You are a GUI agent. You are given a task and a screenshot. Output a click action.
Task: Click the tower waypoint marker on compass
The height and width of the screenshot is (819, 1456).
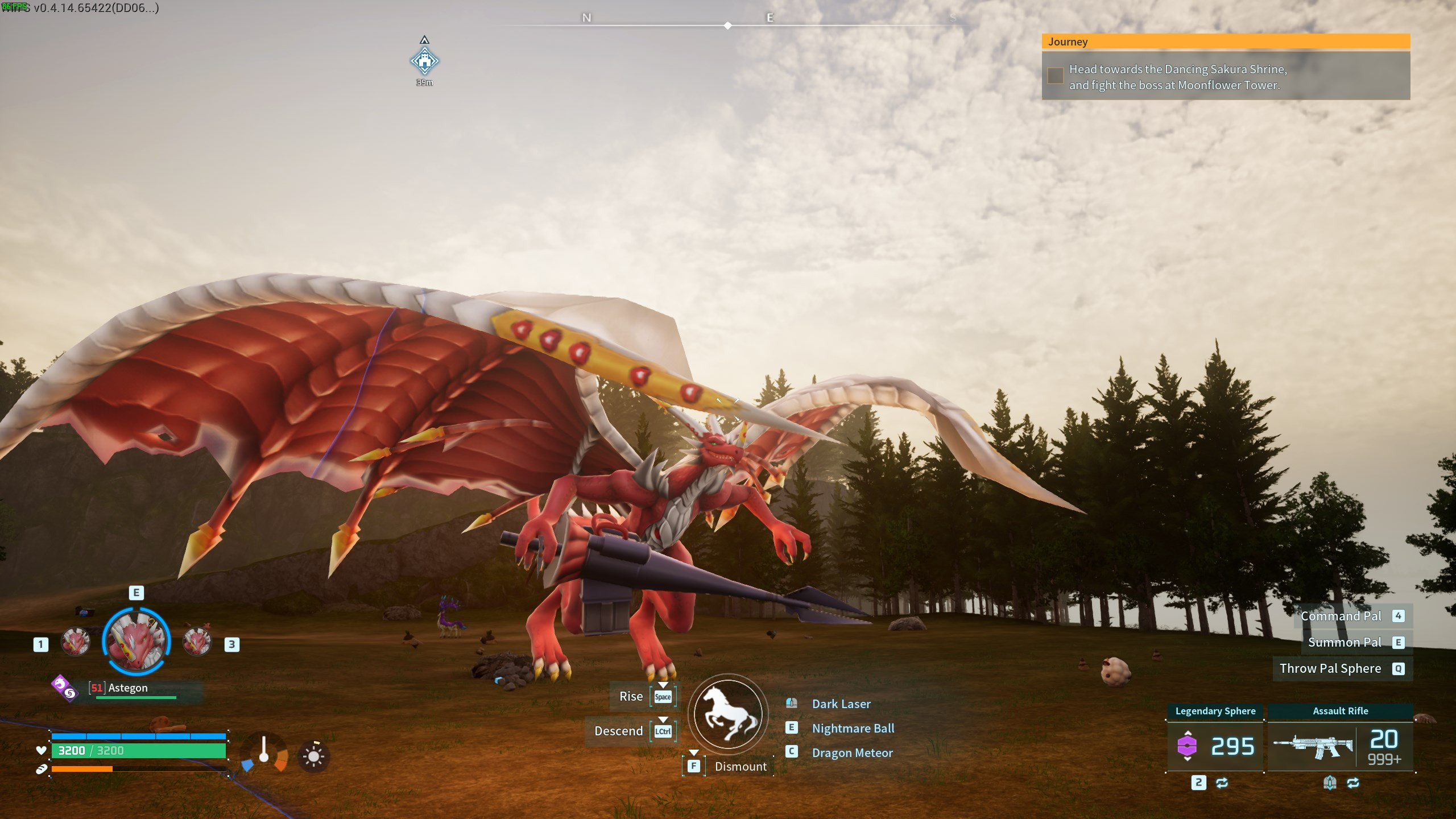coord(424,61)
